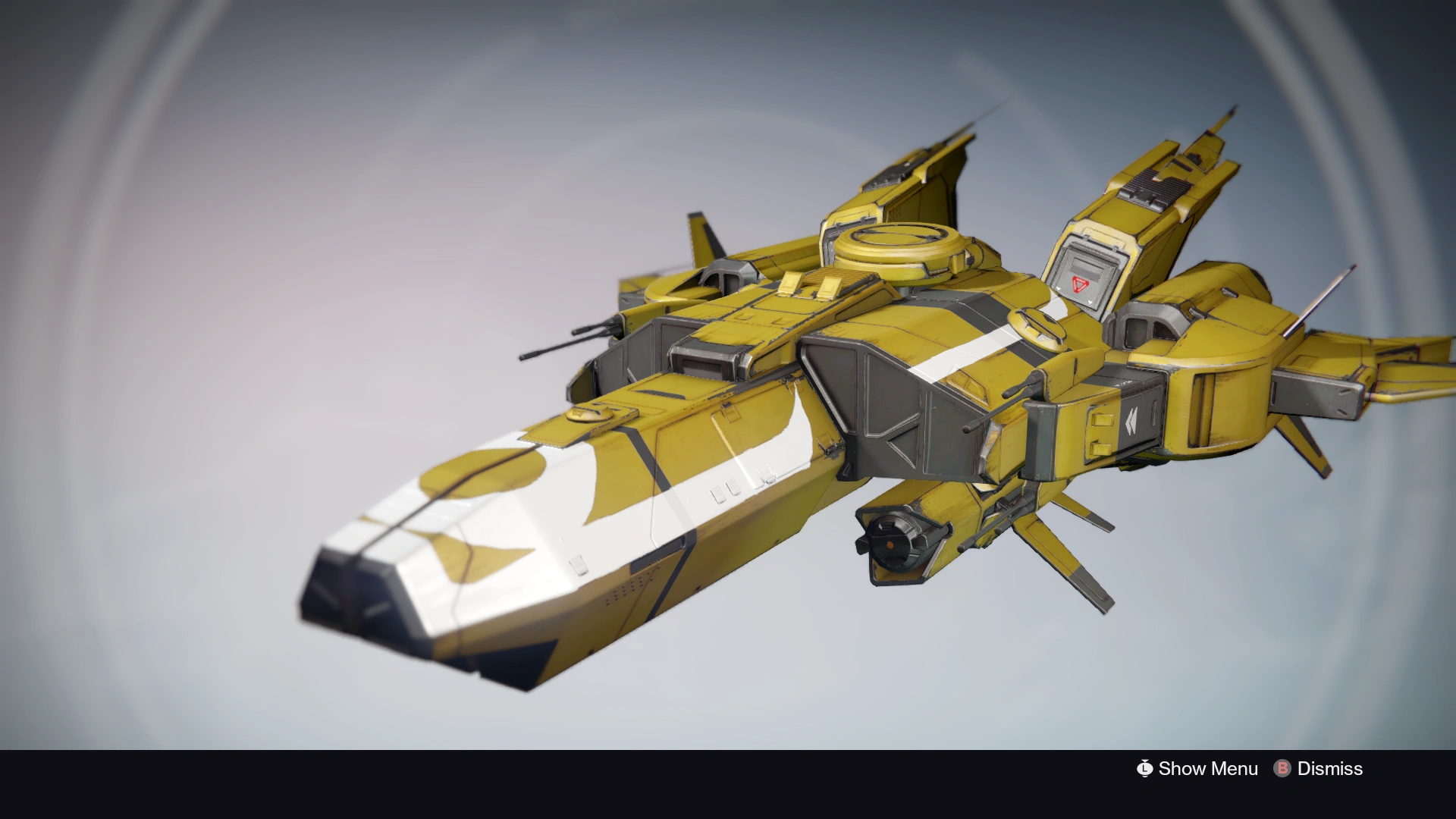
Task: Click the B button Dismiss icon
Action: [x=1282, y=769]
